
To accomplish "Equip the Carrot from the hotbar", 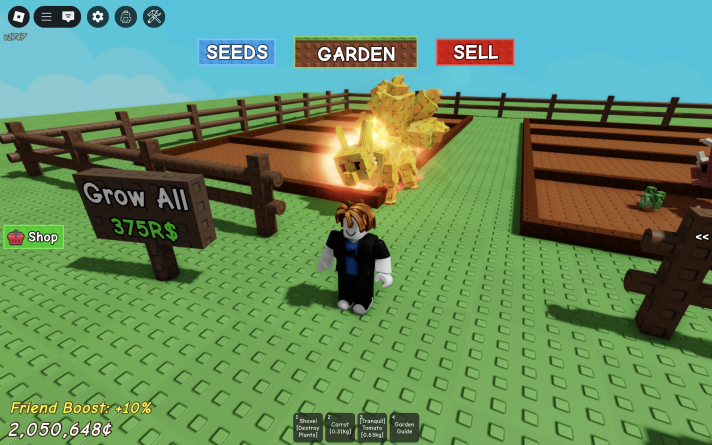I will (x=341, y=428).
